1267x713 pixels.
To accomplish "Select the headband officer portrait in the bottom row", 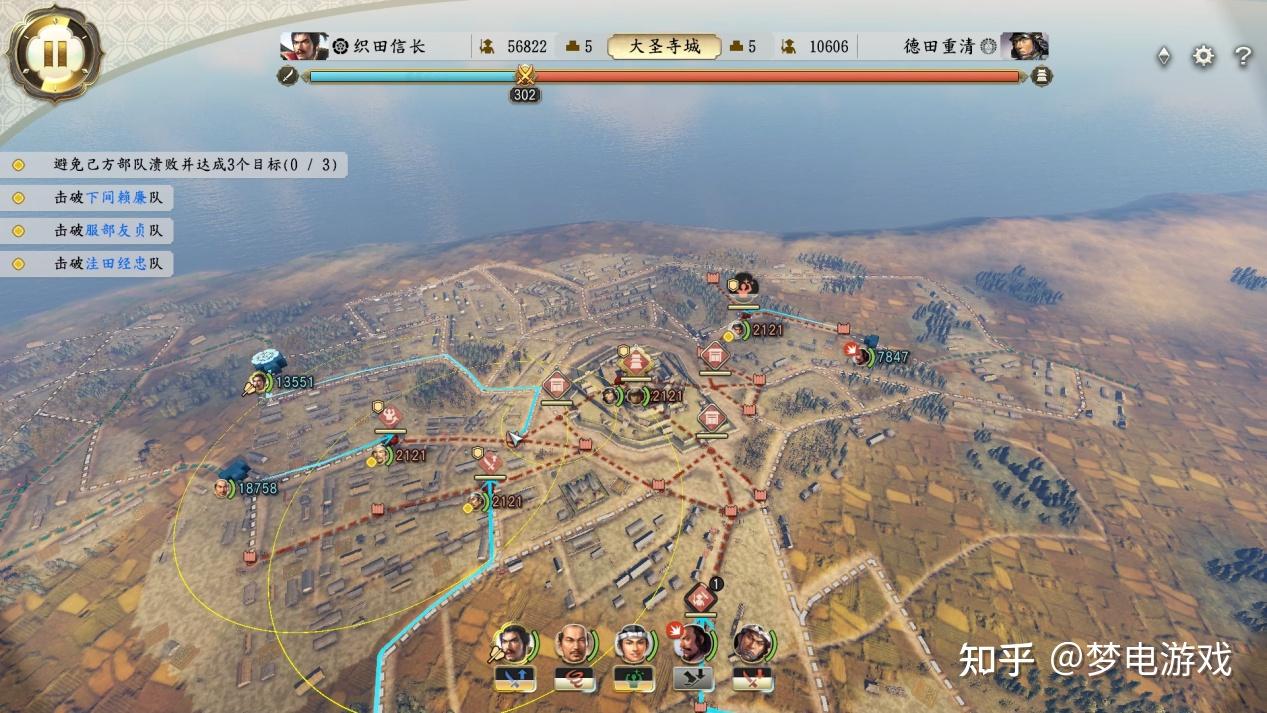I will [633, 643].
